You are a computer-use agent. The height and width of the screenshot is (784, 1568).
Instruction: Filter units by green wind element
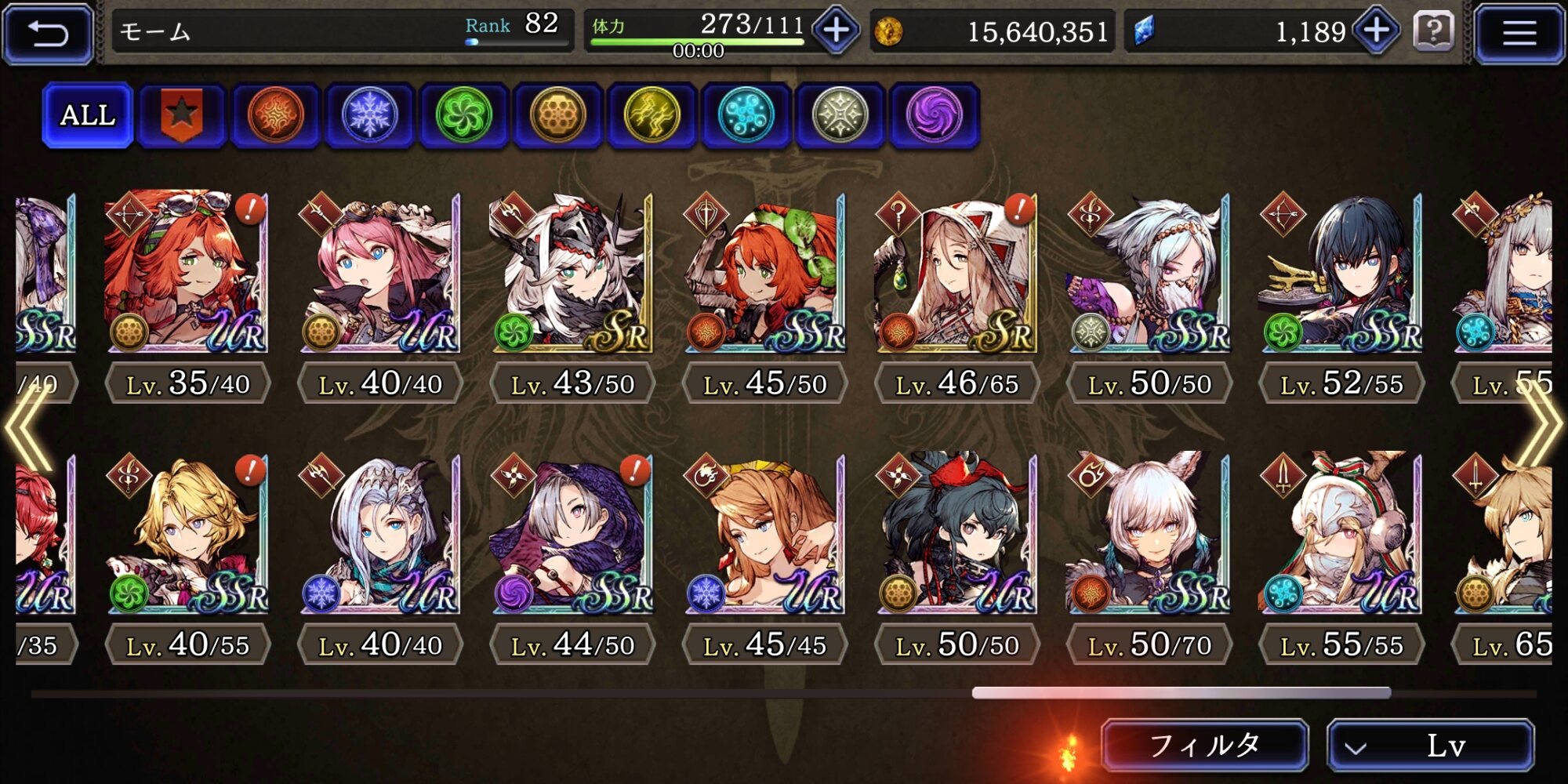464,115
